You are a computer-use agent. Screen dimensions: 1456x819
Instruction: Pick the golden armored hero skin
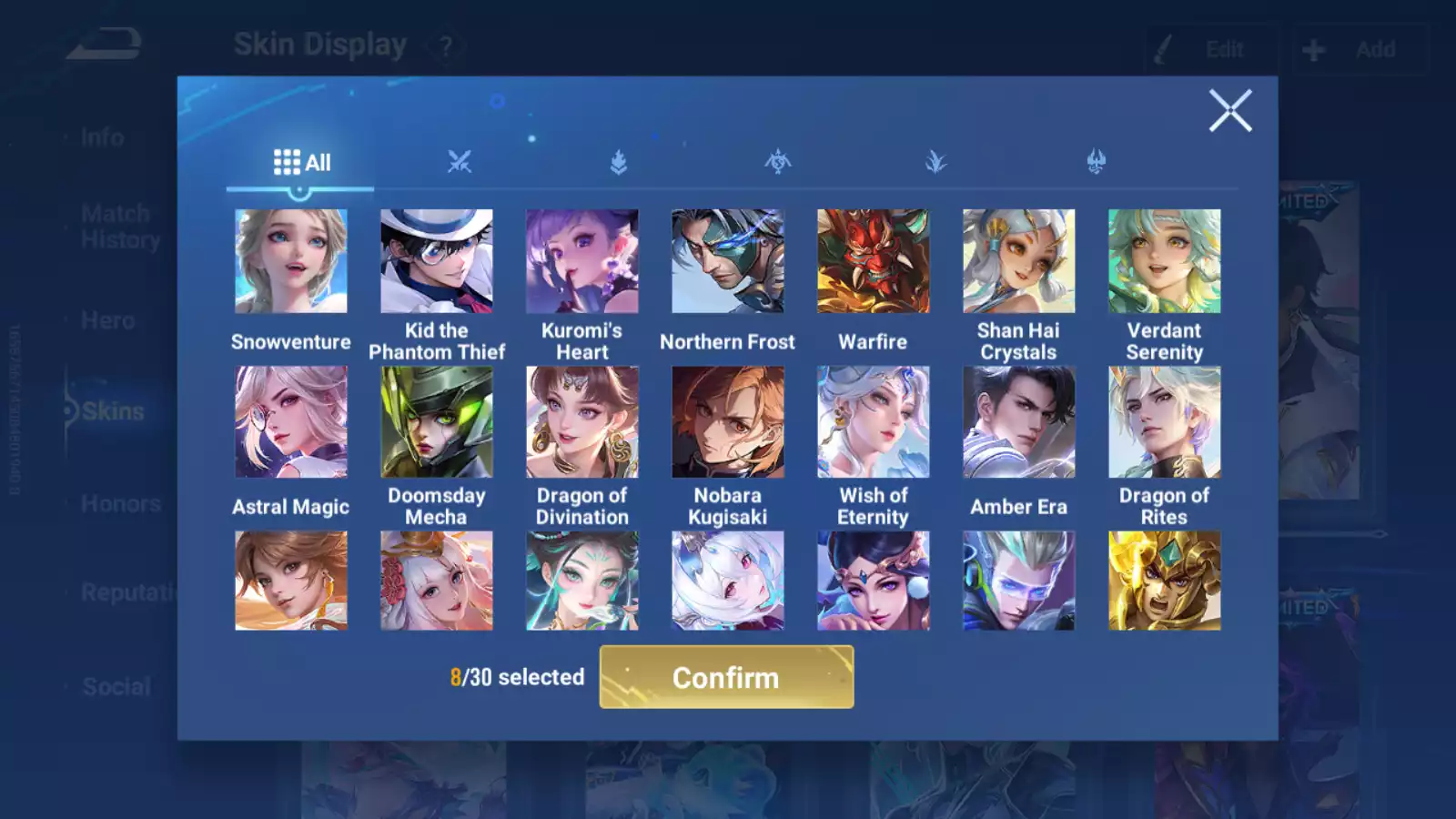(1165, 581)
